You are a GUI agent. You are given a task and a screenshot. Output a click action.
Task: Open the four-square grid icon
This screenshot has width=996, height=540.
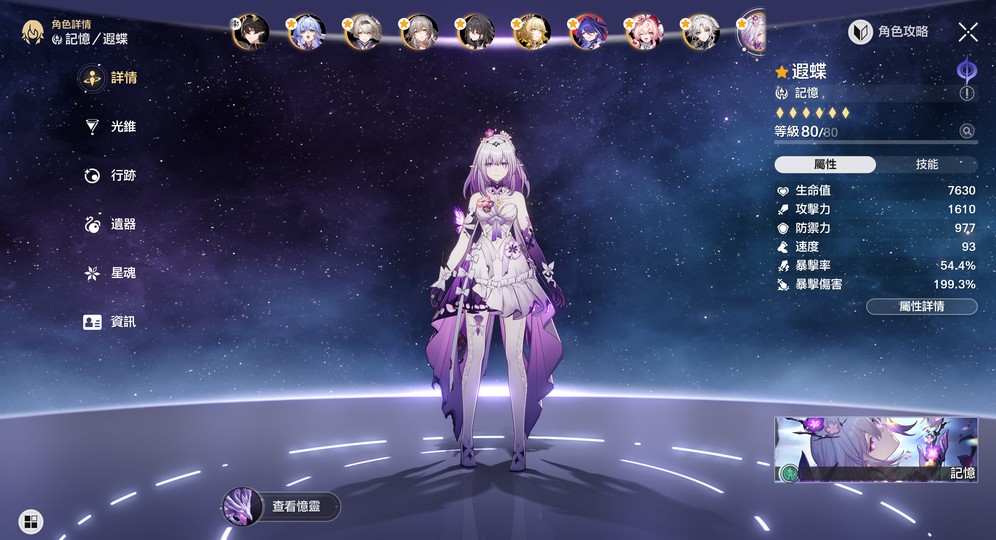click(x=31, y=520)
